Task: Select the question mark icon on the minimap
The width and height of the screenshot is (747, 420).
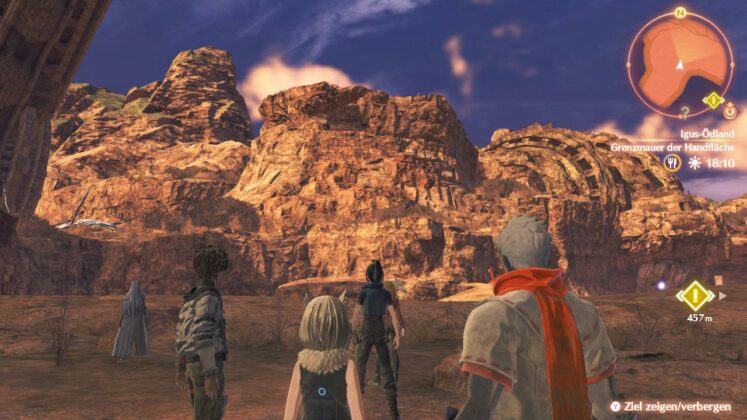Action: pos(684,112)
